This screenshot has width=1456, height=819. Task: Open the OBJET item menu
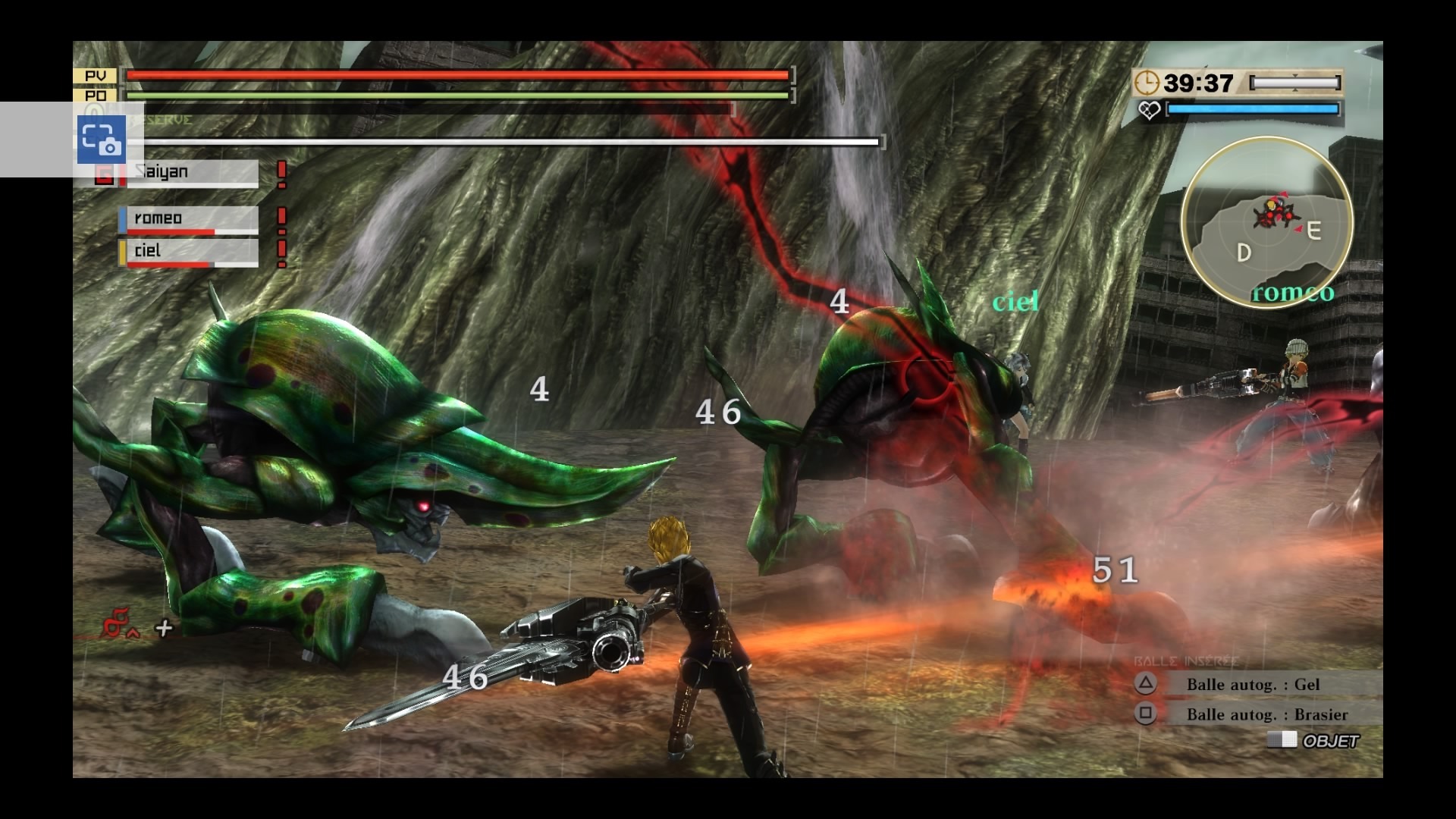(x=1316, y=741)
